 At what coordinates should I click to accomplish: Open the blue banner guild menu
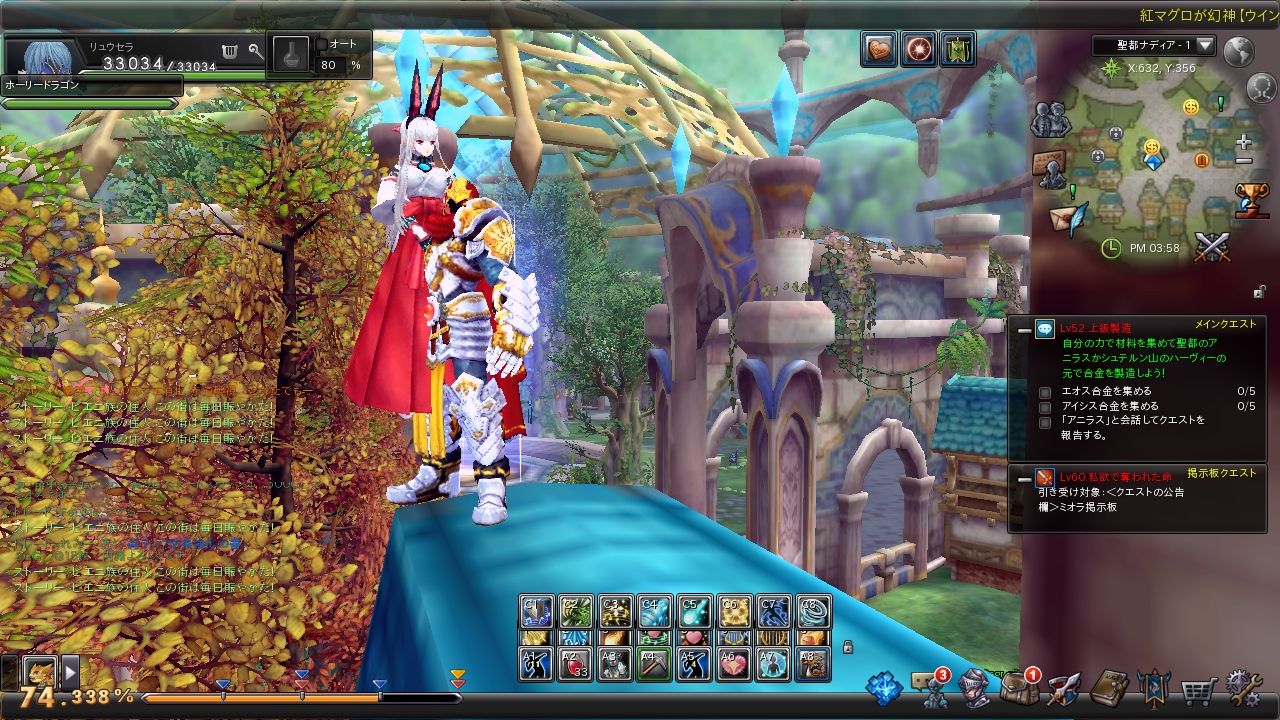(1154, 689)
